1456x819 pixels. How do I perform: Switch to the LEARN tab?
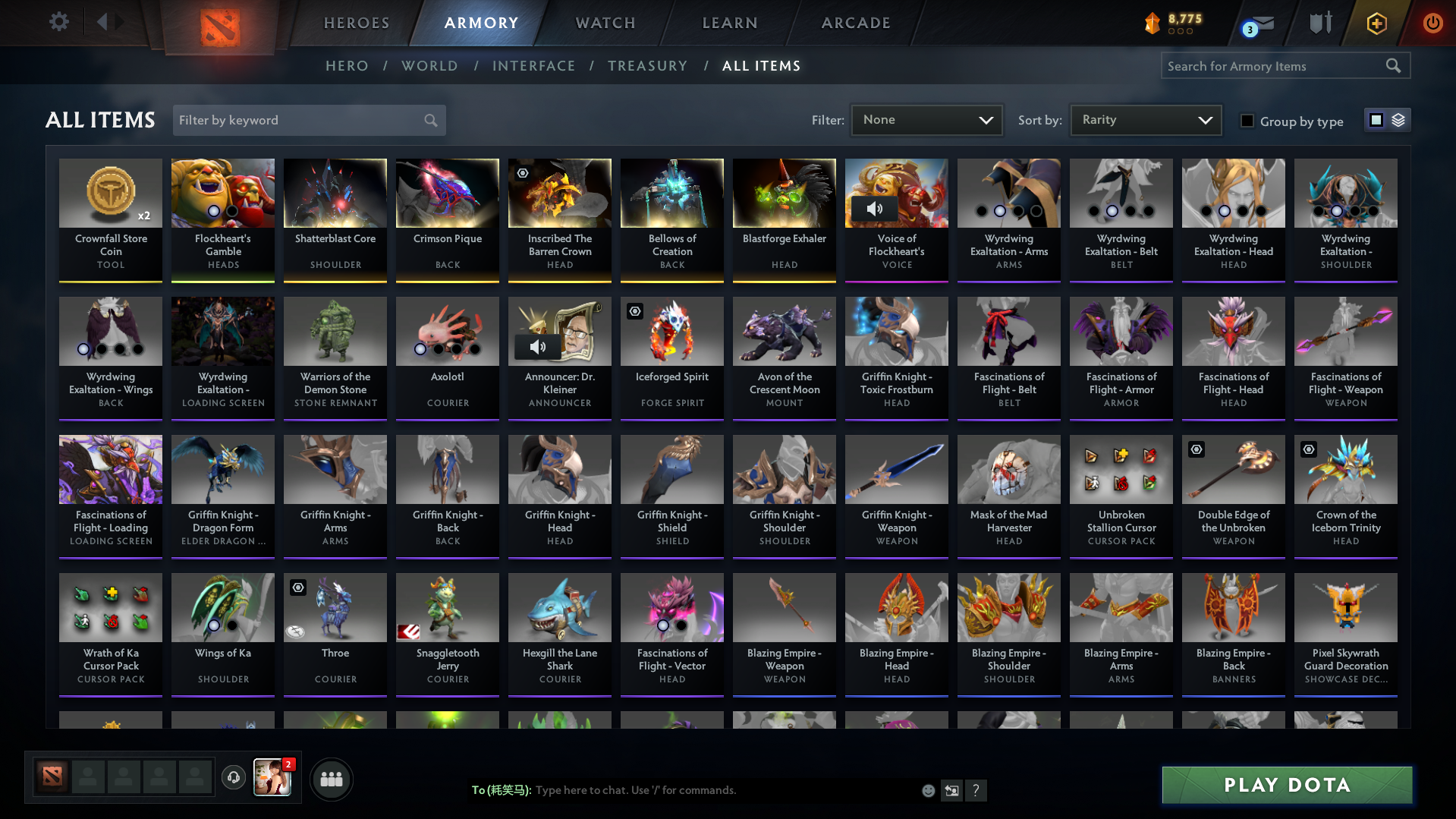[x=729, y=23]
